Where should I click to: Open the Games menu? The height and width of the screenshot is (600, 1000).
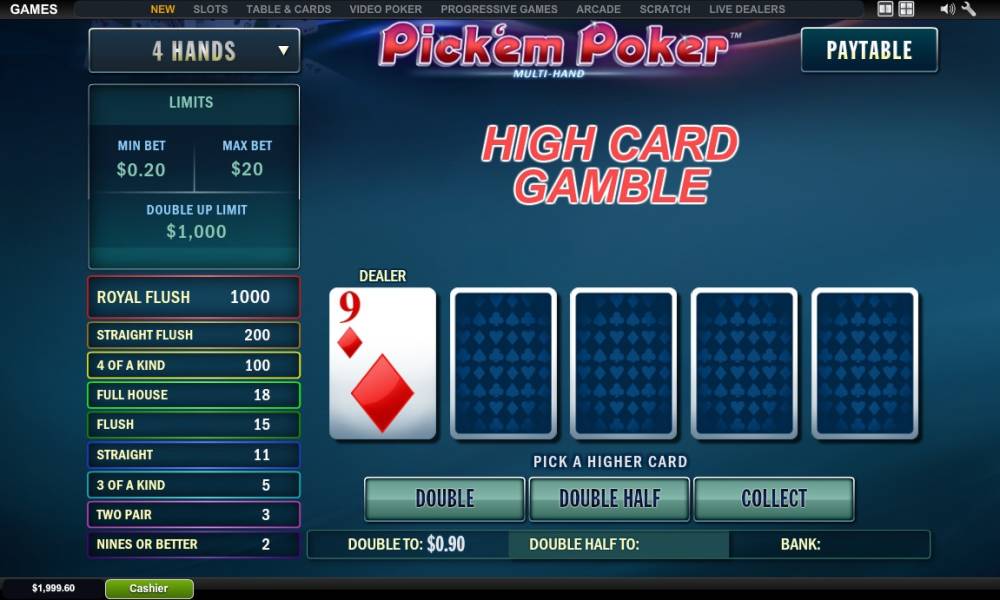point(34,9)
